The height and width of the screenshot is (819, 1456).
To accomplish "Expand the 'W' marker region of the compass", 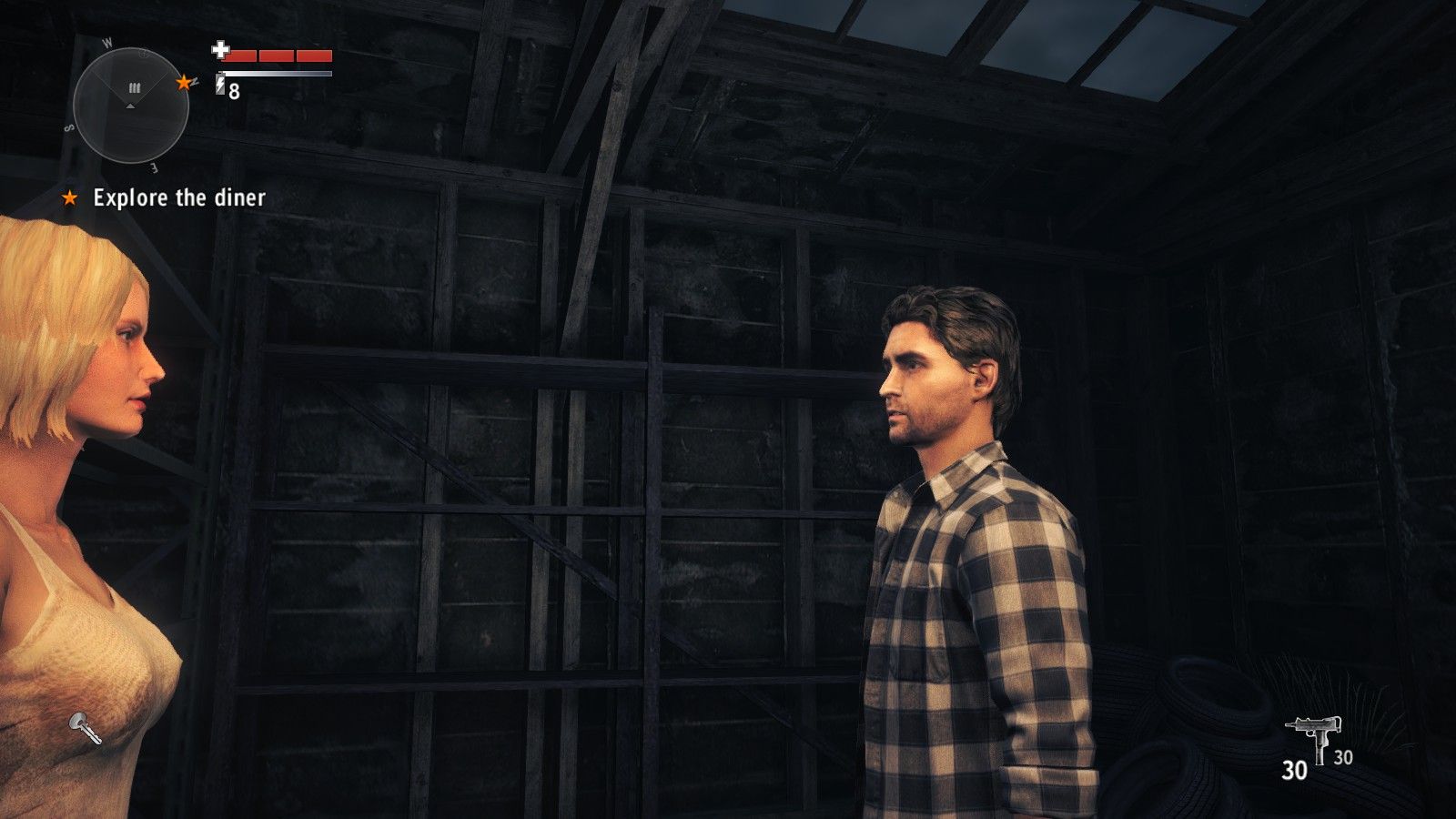I will pos(108,43).
